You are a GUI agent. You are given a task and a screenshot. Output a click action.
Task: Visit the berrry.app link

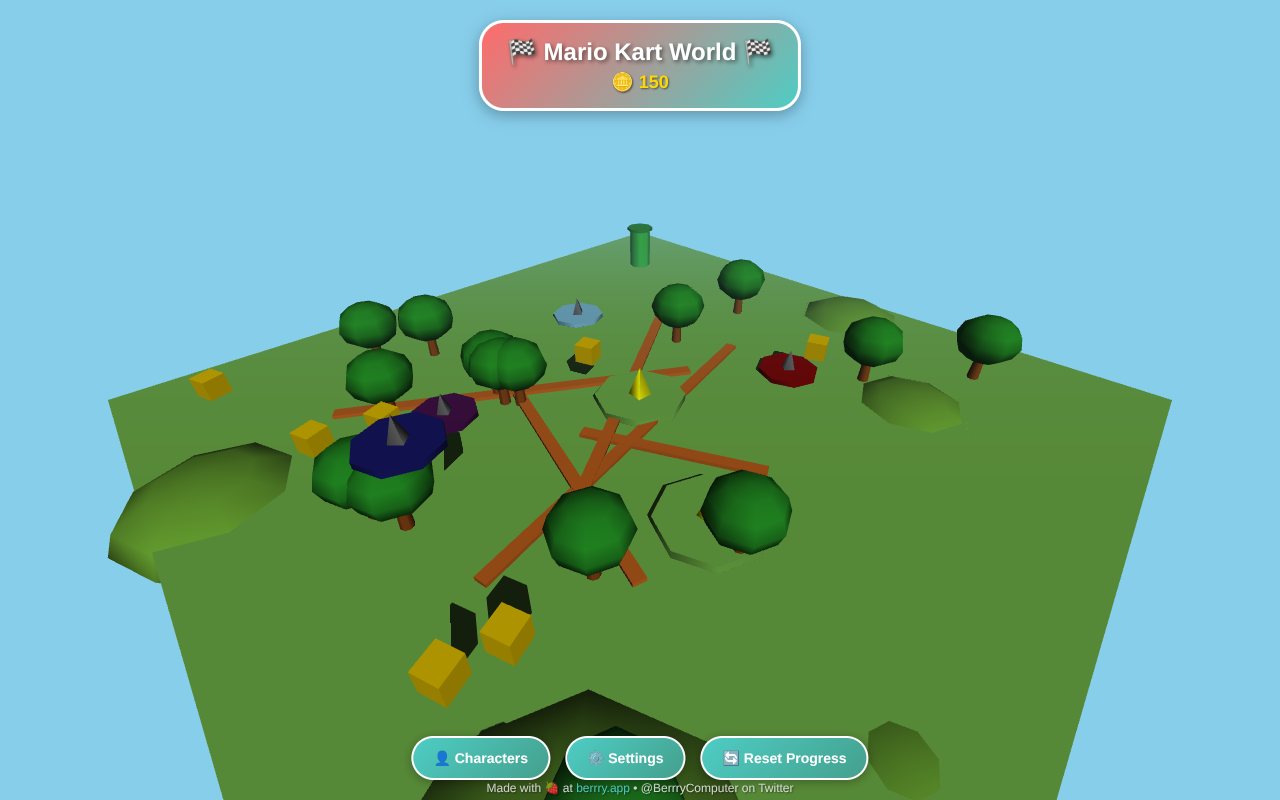click(x=602, y=787)
